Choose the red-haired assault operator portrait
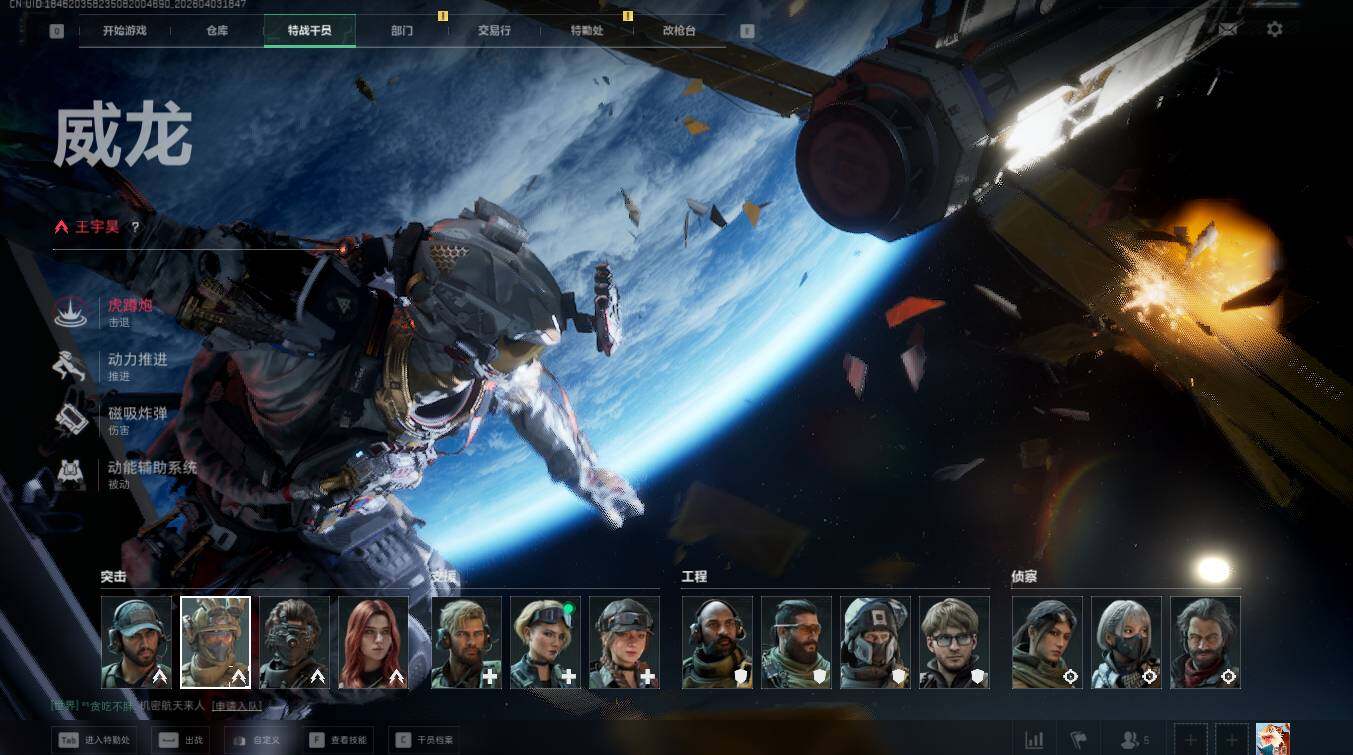 (x=373, y=642)
